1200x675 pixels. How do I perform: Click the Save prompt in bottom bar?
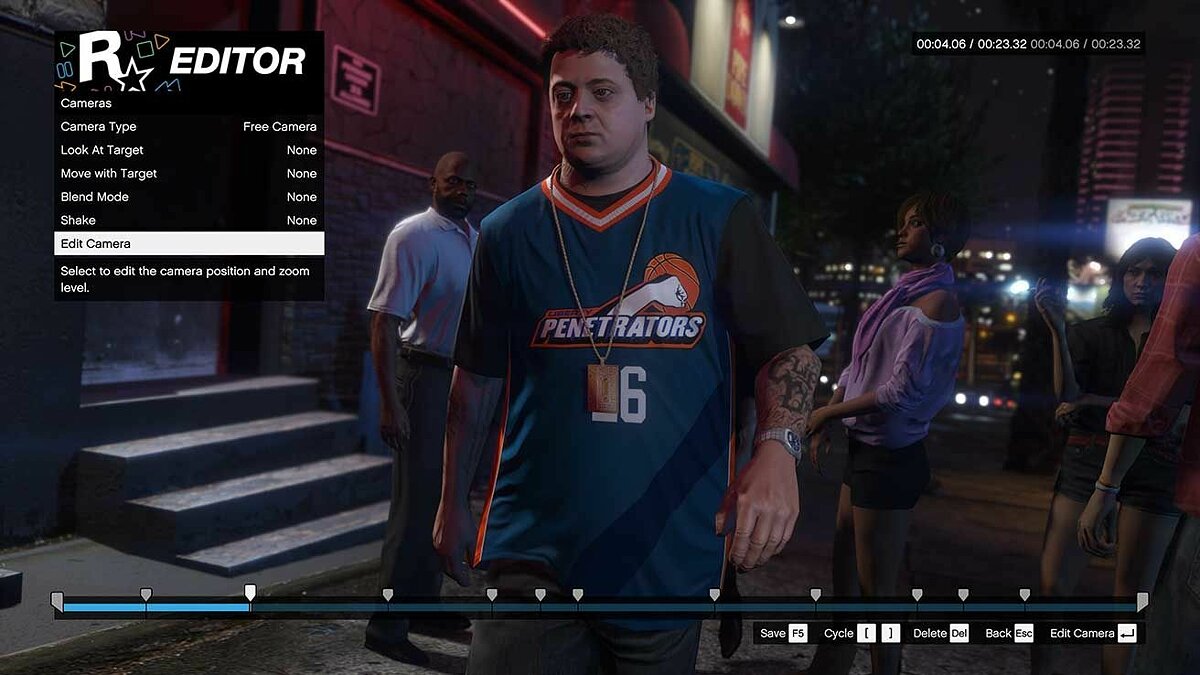tap(783, 633)
